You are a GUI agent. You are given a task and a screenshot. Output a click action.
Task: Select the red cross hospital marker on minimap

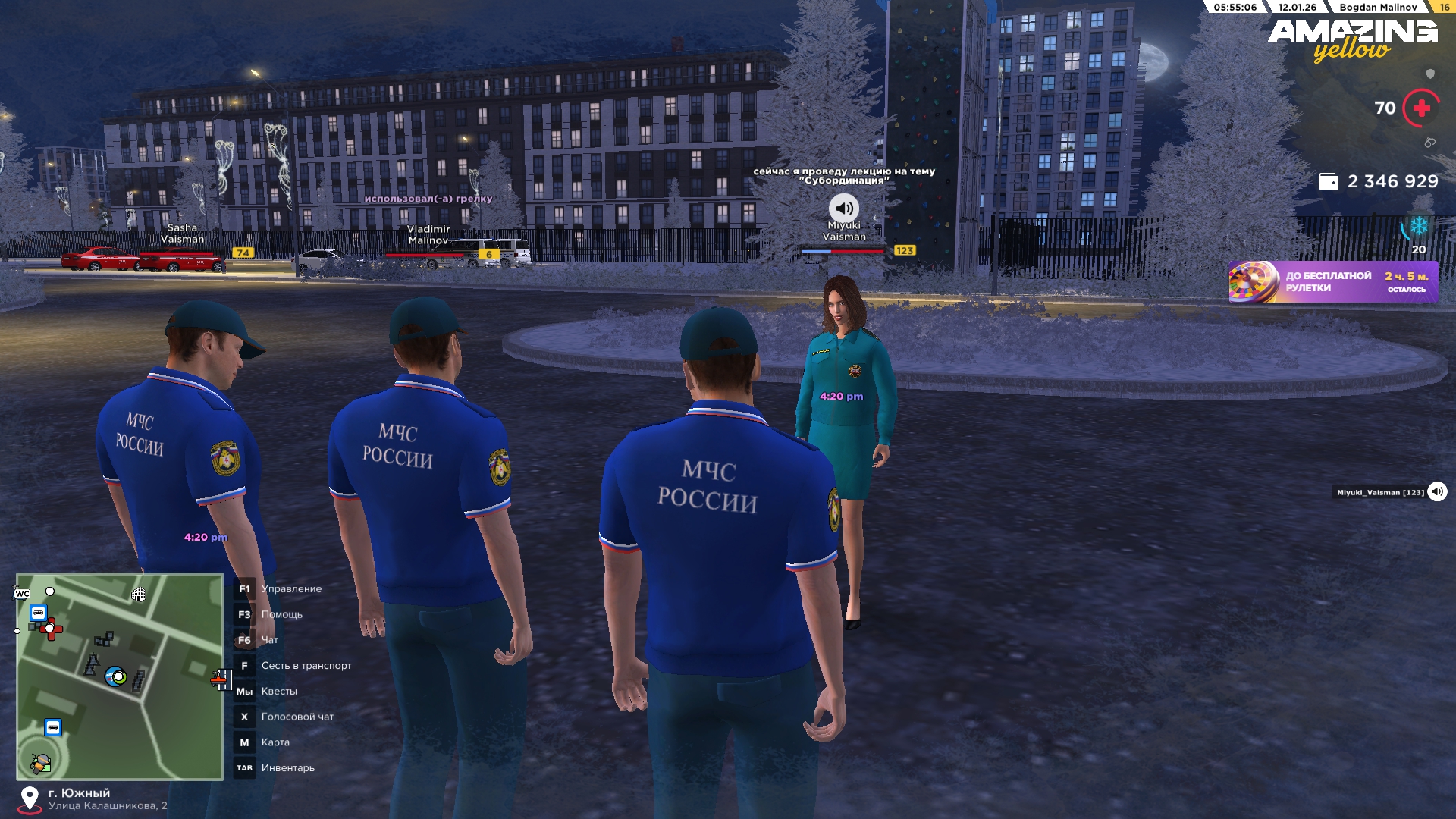(x=52, y=629)
